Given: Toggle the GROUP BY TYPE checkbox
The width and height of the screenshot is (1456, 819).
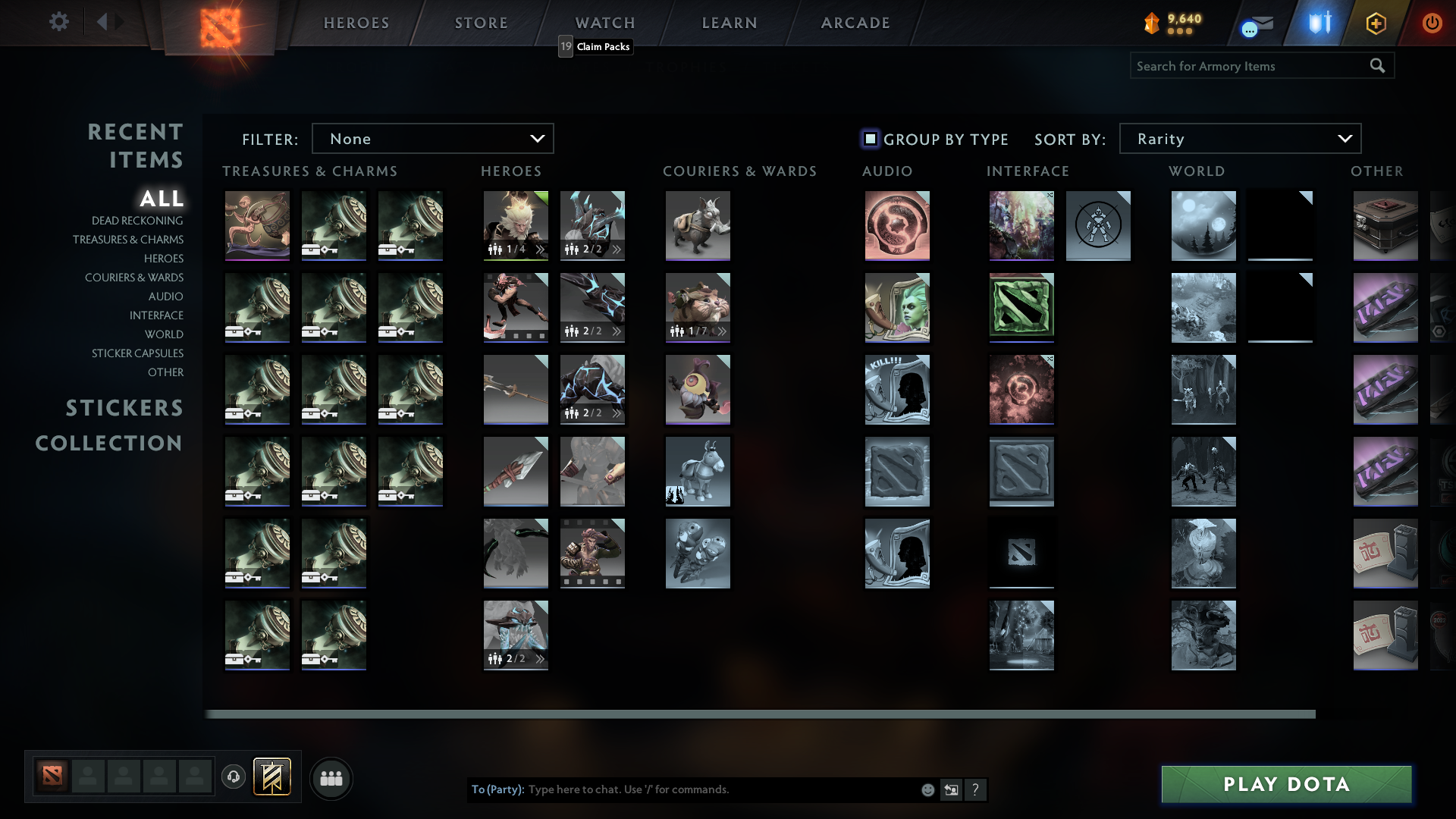Looking at the screenshot, I should click(871, 139).
